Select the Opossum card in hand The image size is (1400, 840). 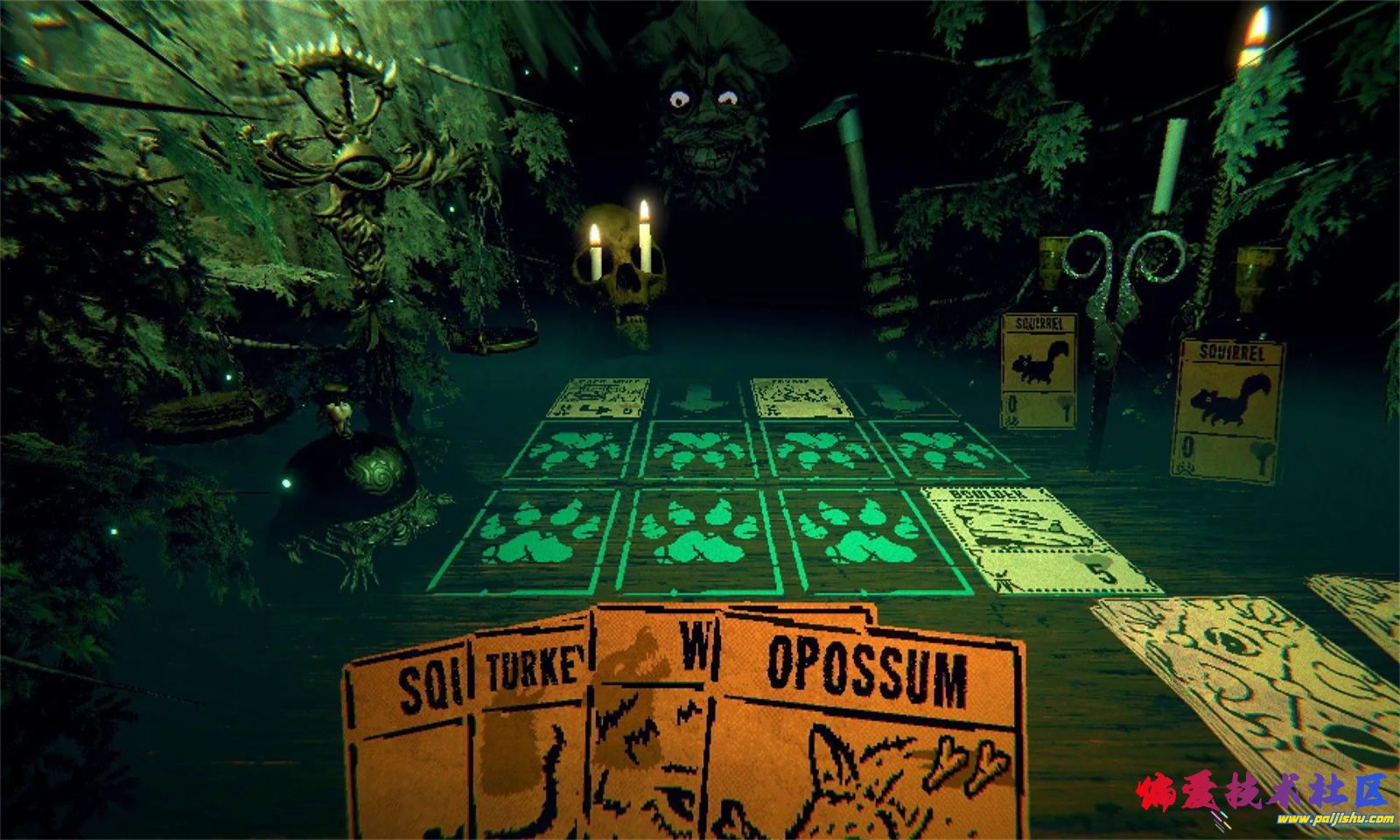coord(866,744)
